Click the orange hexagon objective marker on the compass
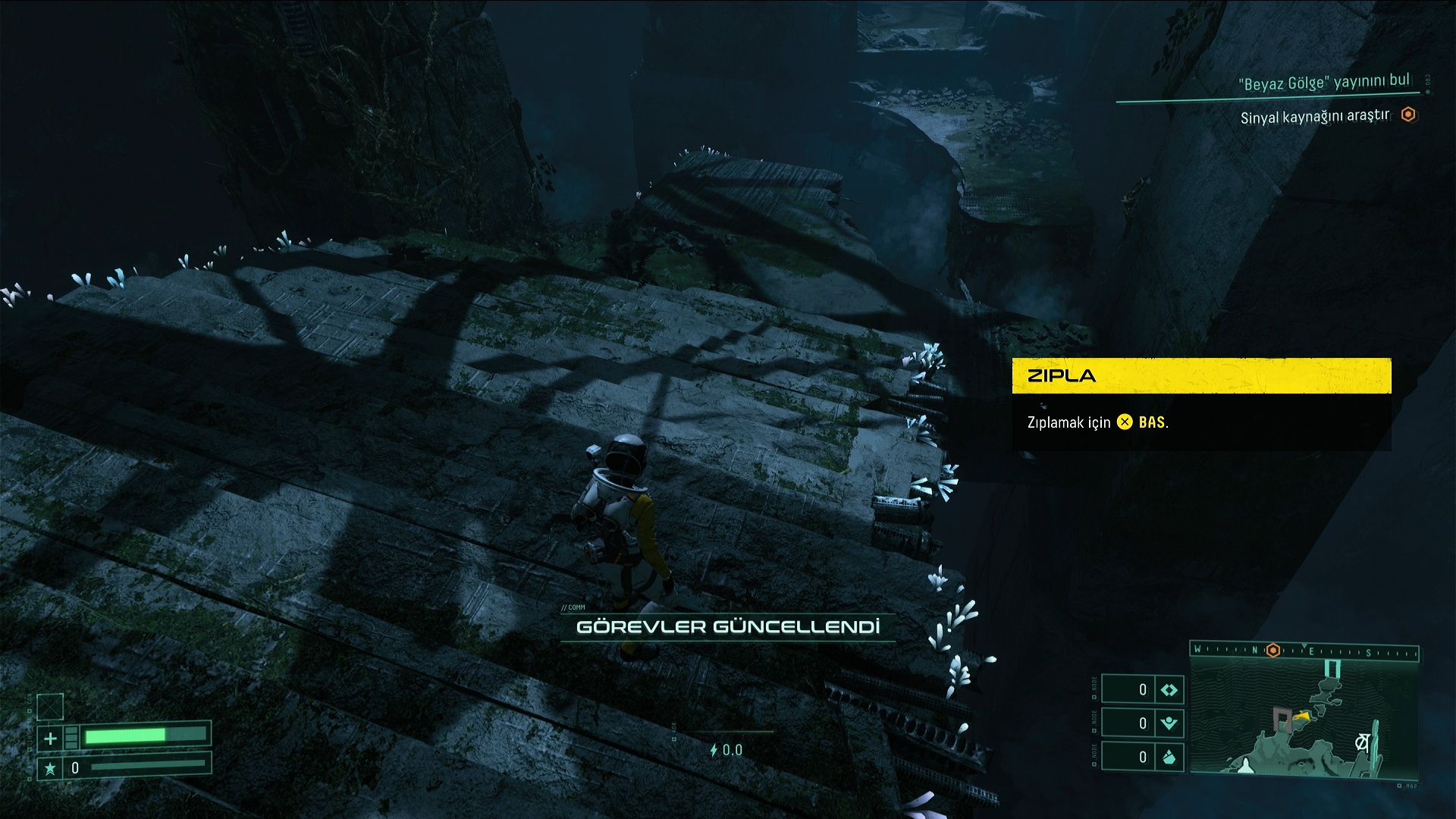The height and width of the screenshot is (819, 1456). tap(1273, 651)
